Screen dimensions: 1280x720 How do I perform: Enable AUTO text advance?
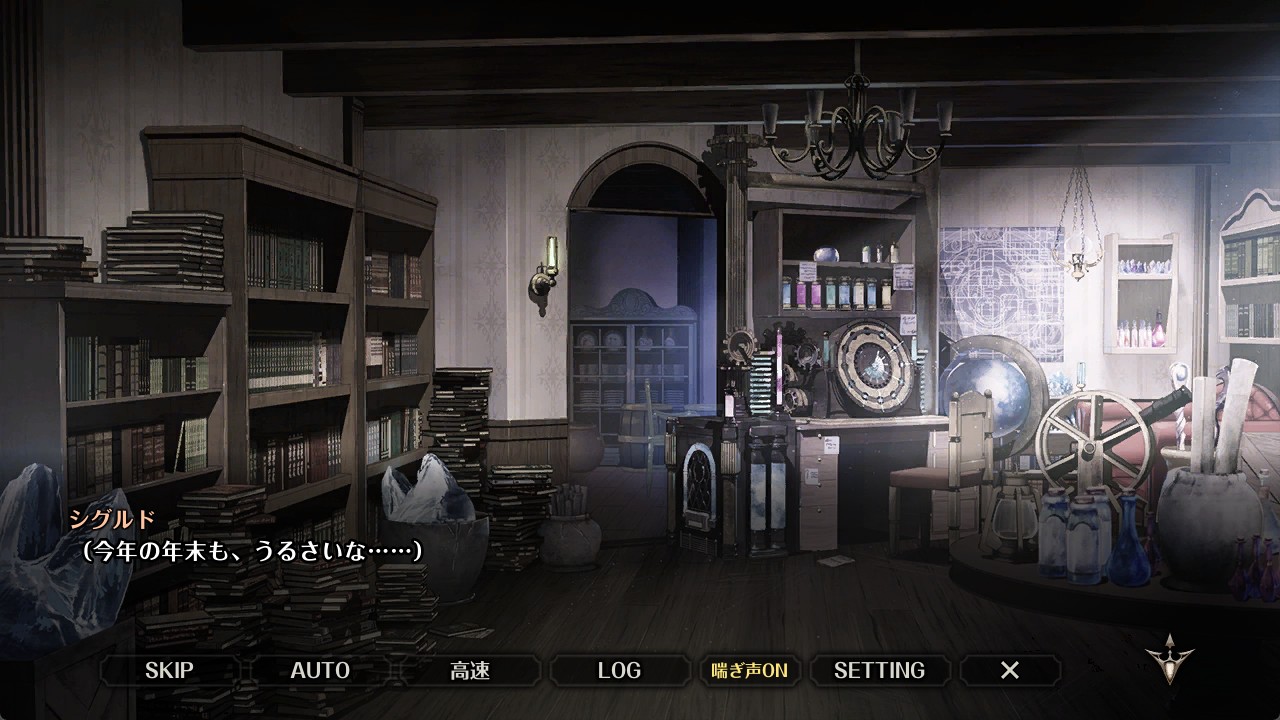(x=320, y=670)
